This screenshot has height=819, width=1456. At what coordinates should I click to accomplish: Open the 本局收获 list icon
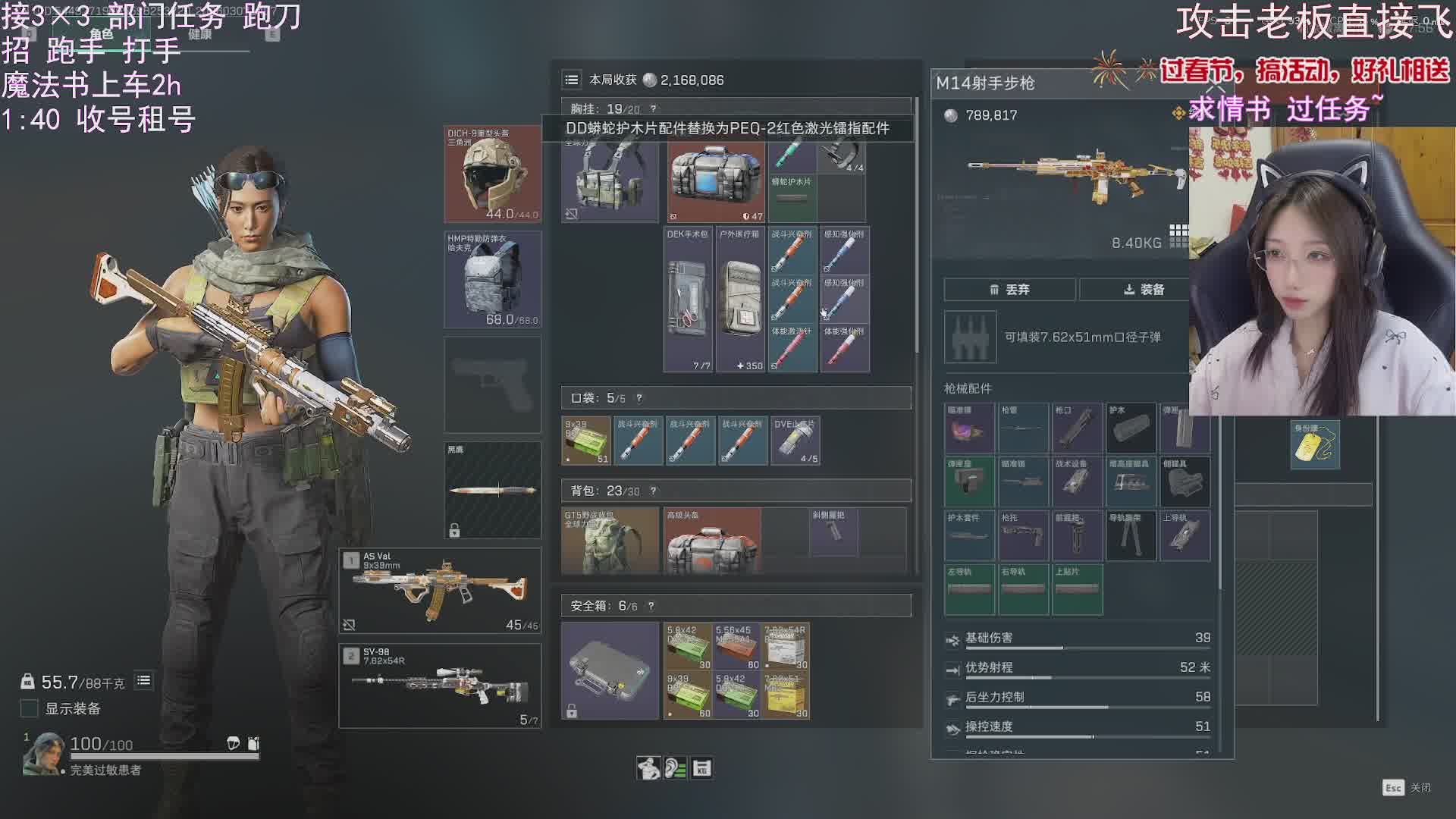(x=572, y=80)
